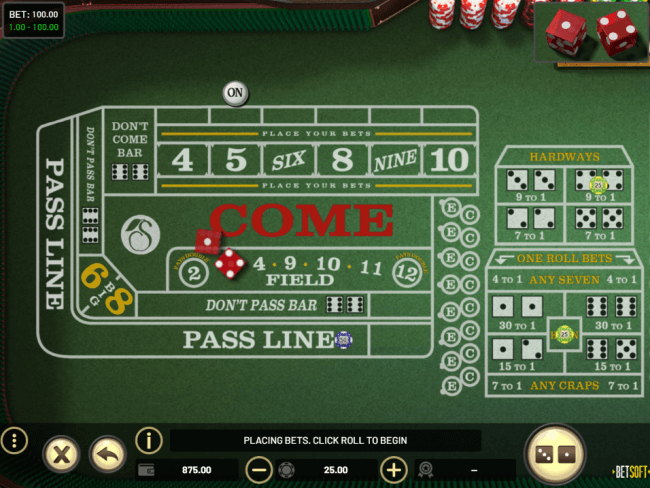Bet on Any Craps at 7 to 1

(x=564, y=385)
